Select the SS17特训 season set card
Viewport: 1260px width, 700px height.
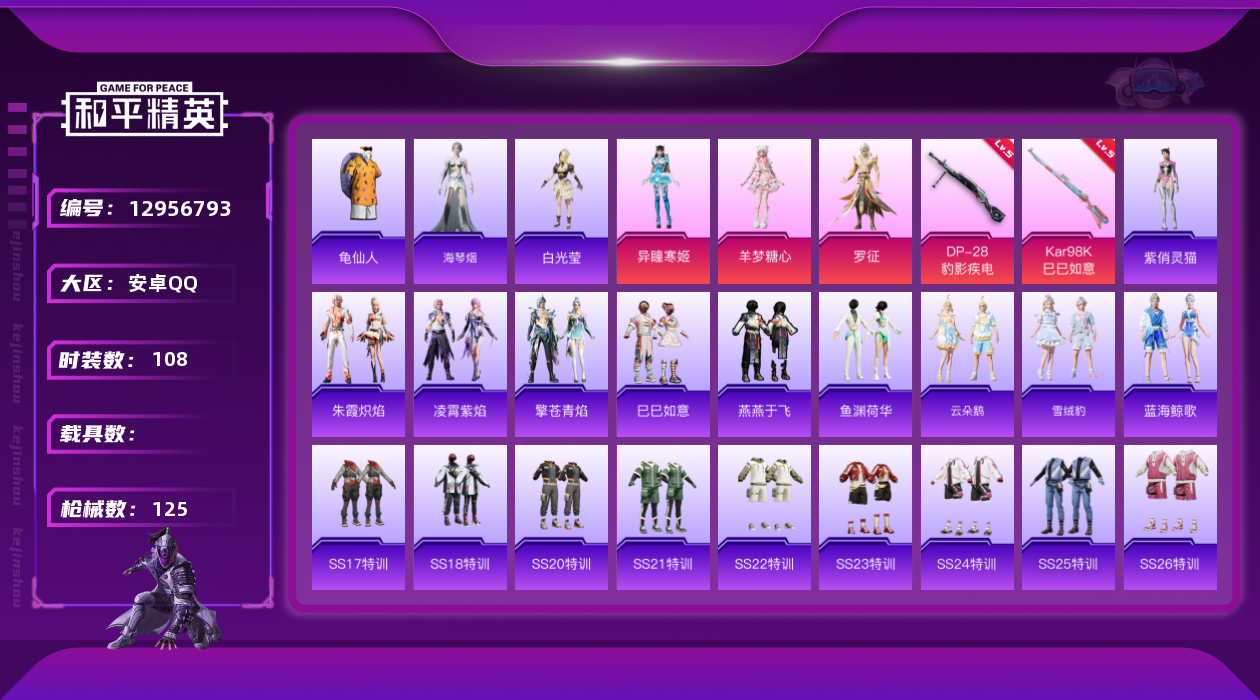[x=358, y=517]
